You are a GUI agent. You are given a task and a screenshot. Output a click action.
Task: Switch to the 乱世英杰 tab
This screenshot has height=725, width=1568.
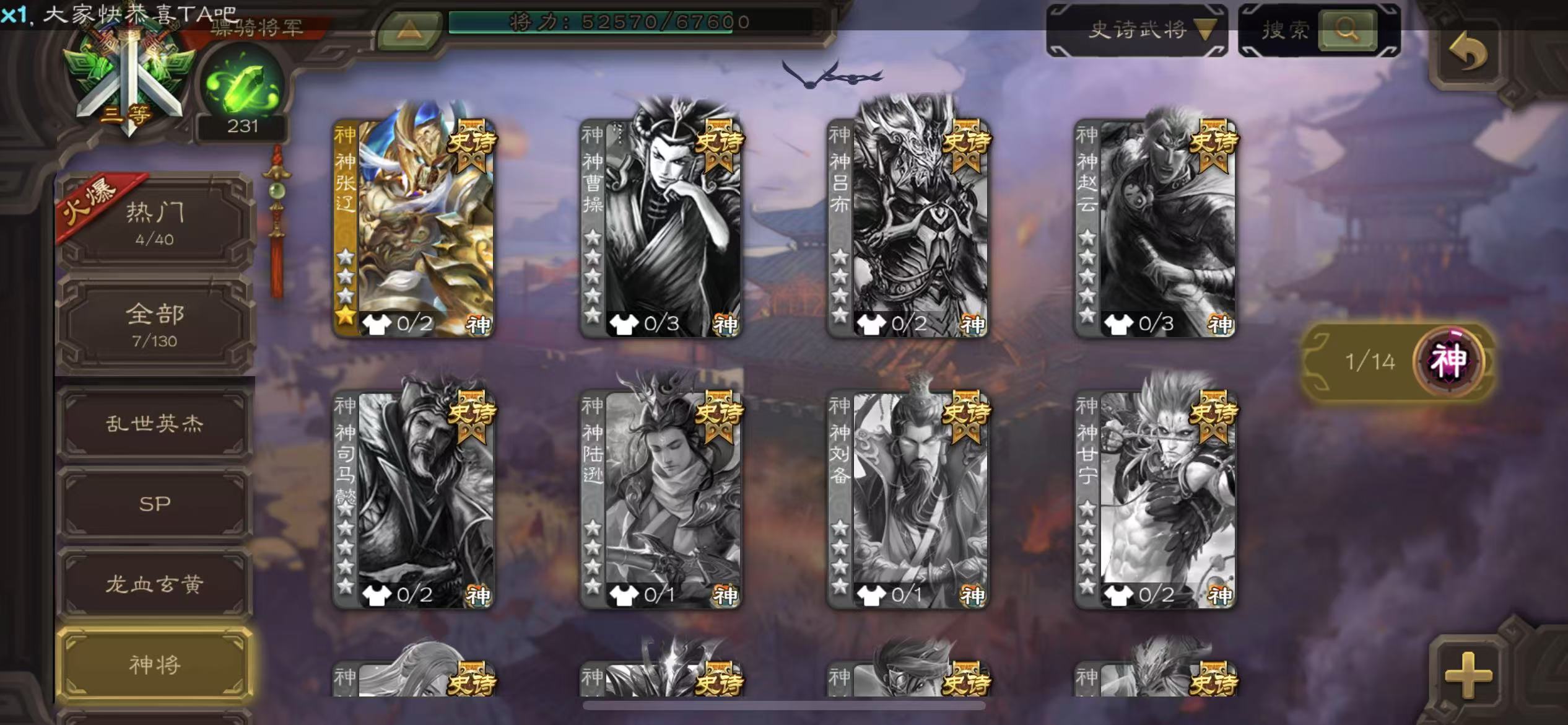(x=155, y=424)
